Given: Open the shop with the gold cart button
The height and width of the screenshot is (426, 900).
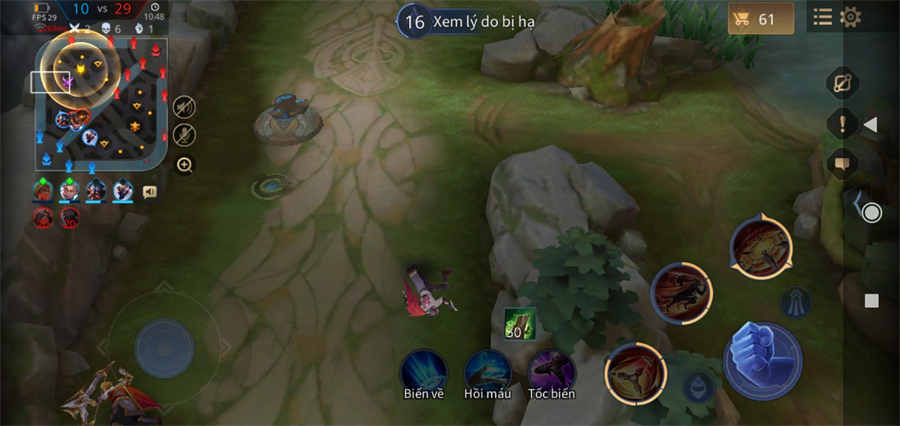Looking at the screenshot, I should [760, 18].
